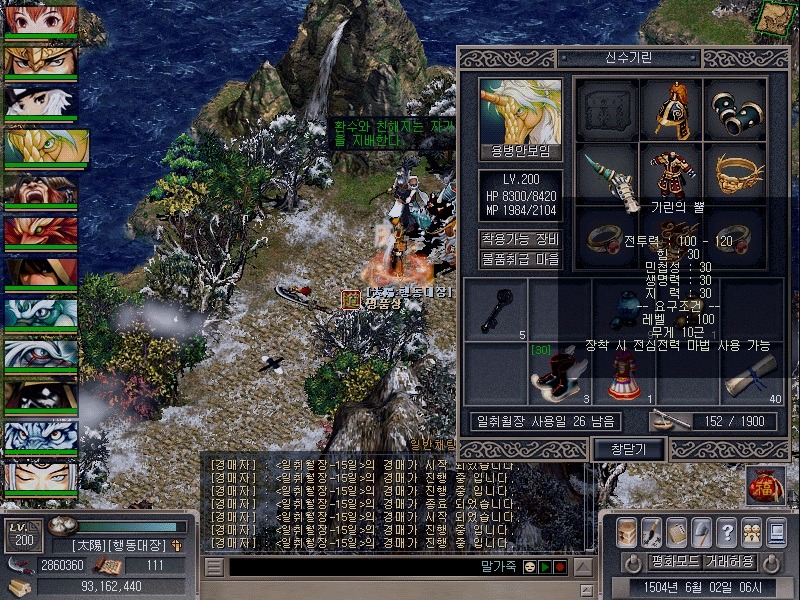Pick the golden belt equipment slot
Viewport: 800px width, 600px height.
tap(738, 172)
